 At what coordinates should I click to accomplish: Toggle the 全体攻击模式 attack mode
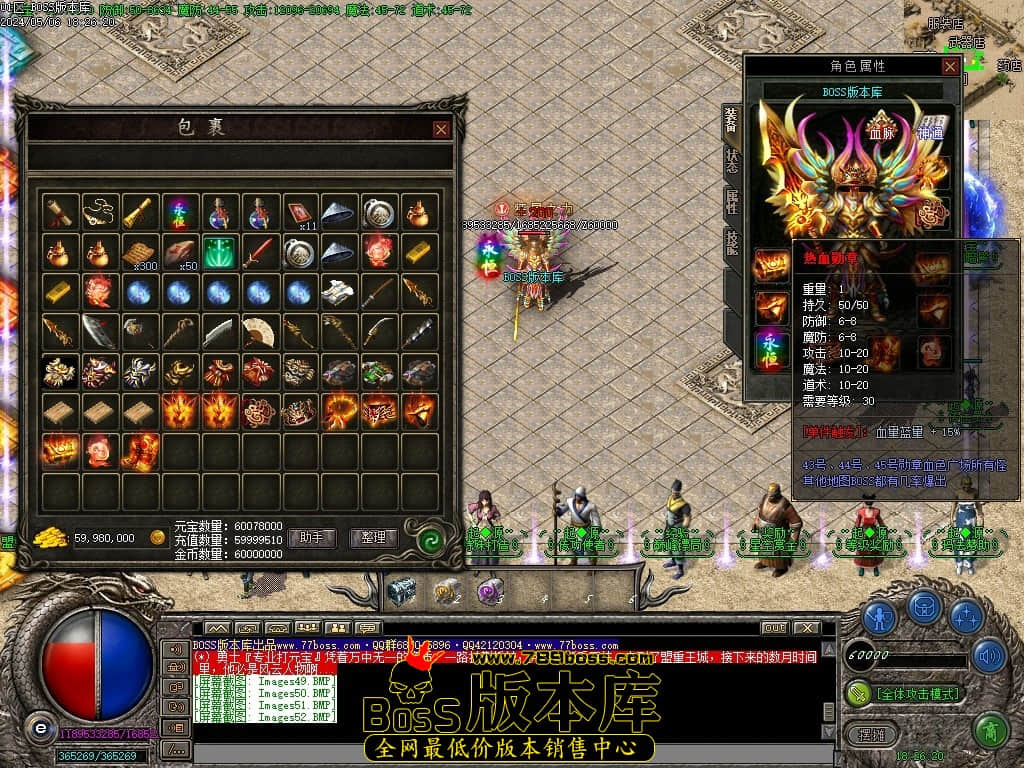tap(903, 693)
